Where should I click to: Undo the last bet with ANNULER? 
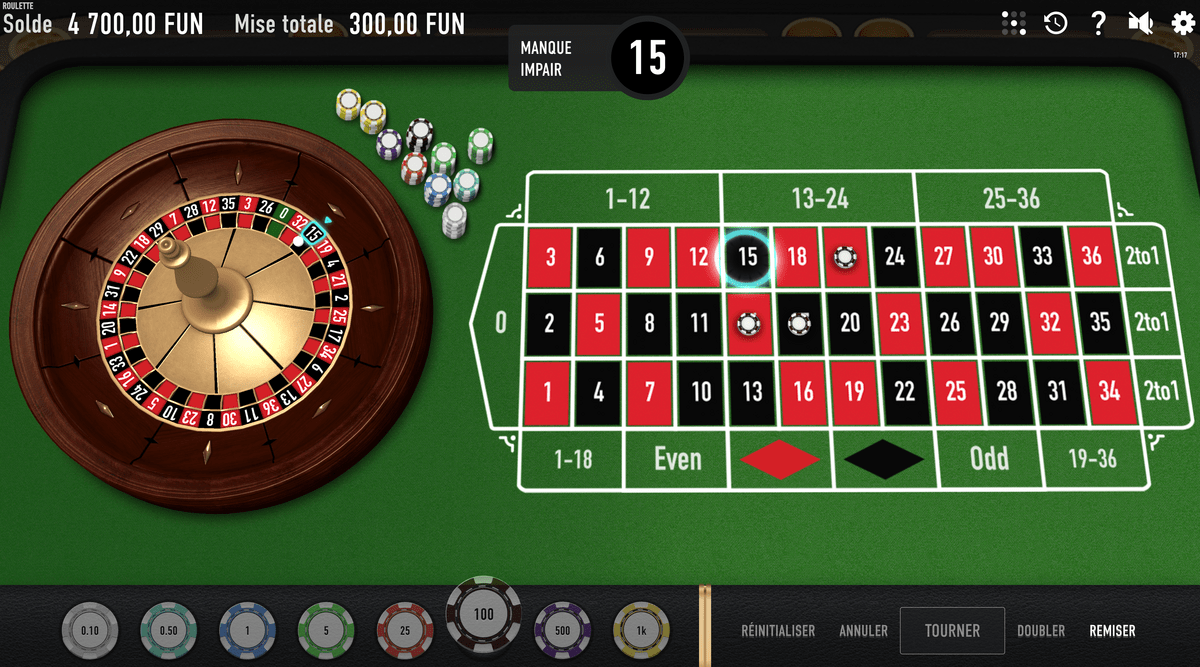pos(863,631)
